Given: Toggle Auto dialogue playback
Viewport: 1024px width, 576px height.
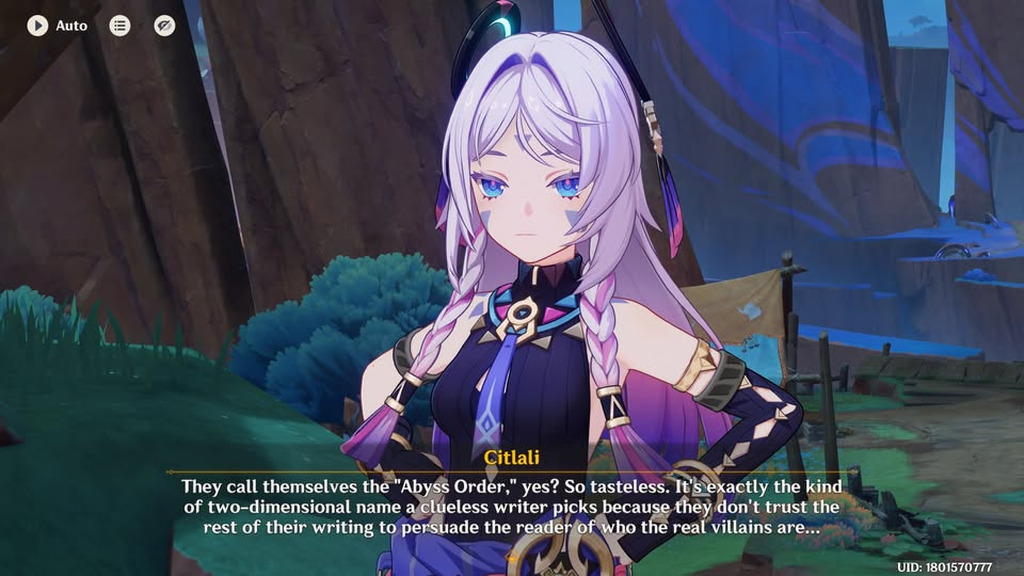Looking at the screenshot, I should tap(38, 26).
